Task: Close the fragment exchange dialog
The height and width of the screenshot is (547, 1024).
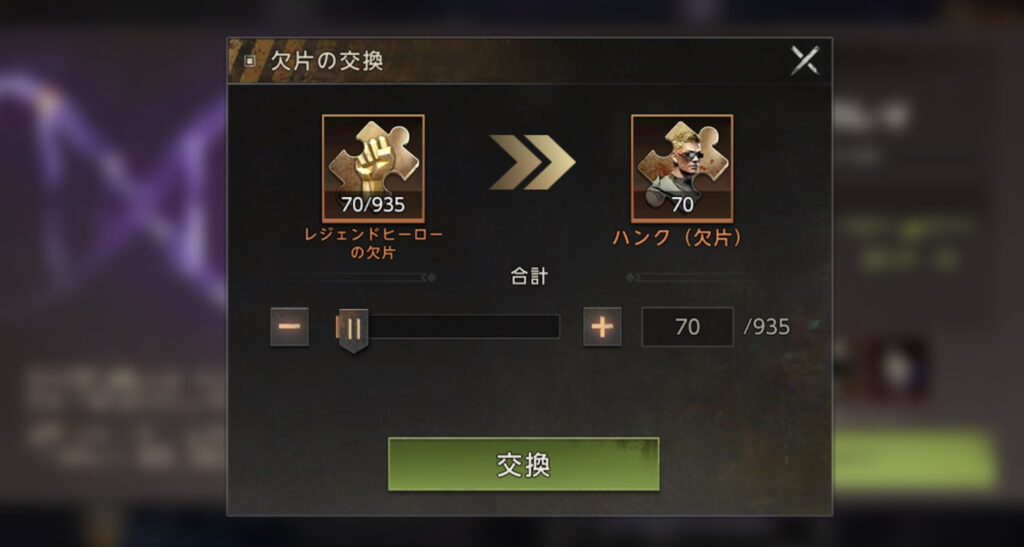Action: [804, 61]
